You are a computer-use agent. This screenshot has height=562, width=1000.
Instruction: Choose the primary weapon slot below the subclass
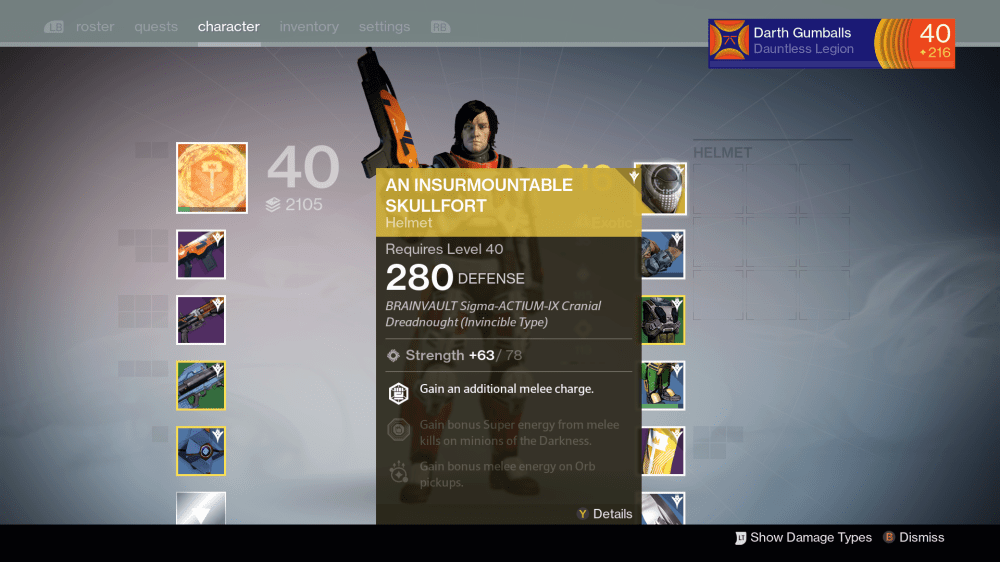(201, 254)
